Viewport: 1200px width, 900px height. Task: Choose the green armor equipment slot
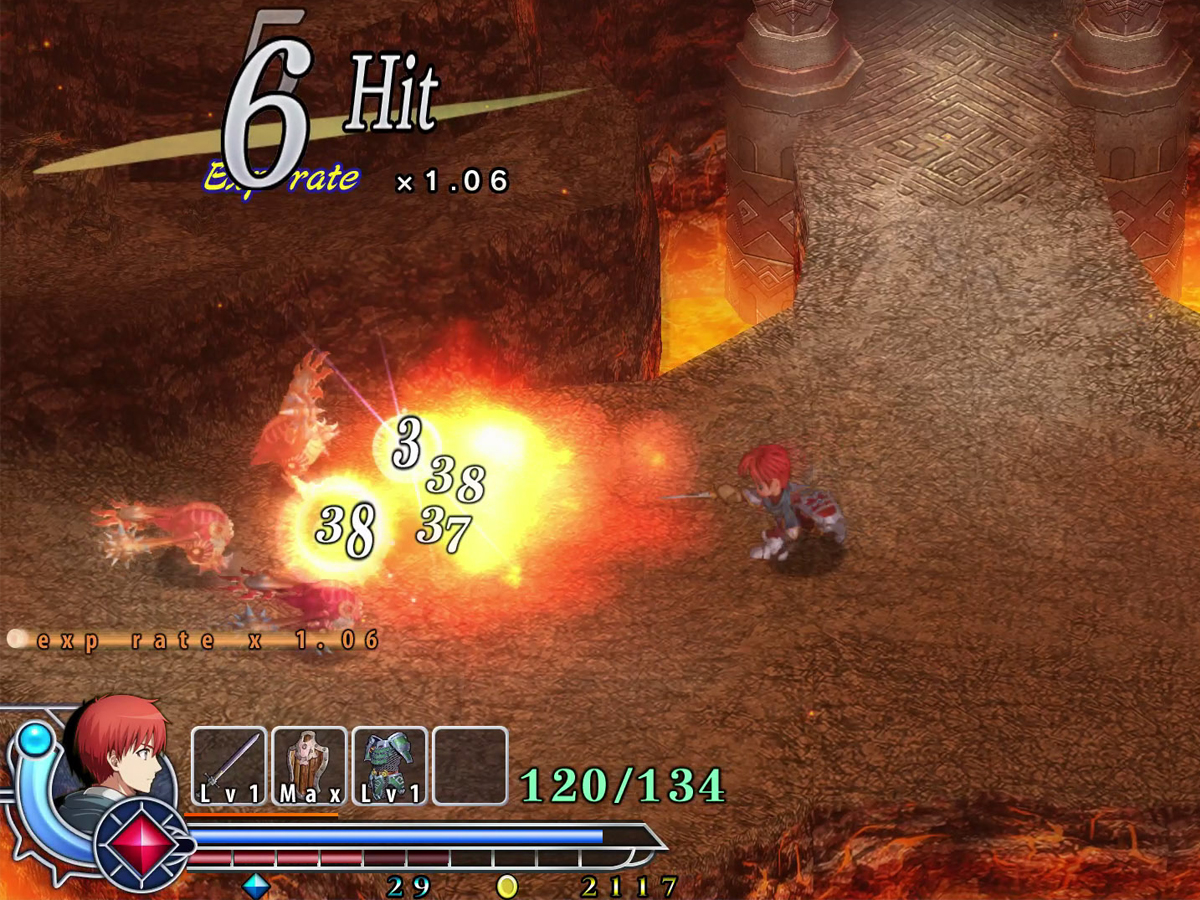(x=390, y=766)
